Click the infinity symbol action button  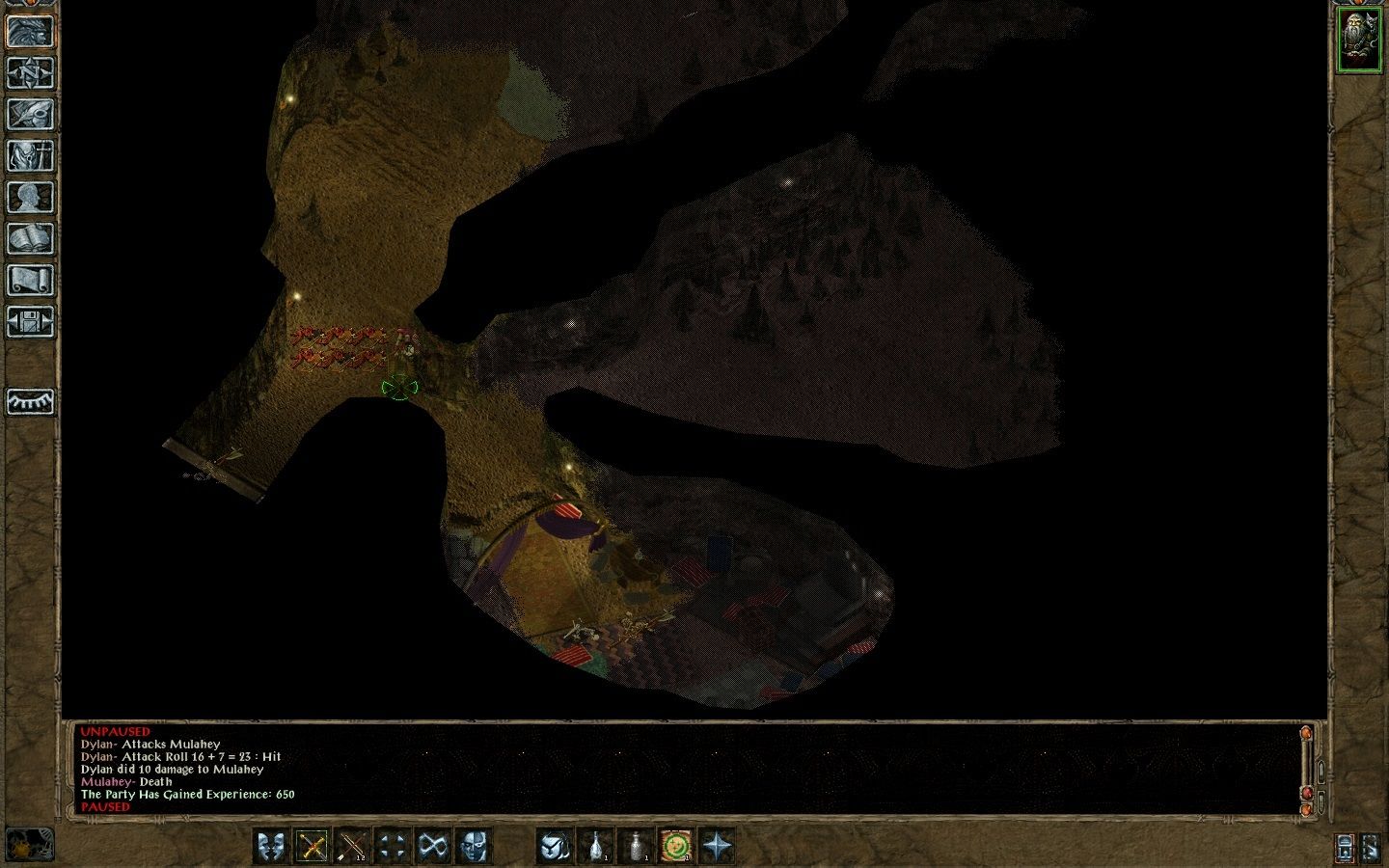click(433, 847)
